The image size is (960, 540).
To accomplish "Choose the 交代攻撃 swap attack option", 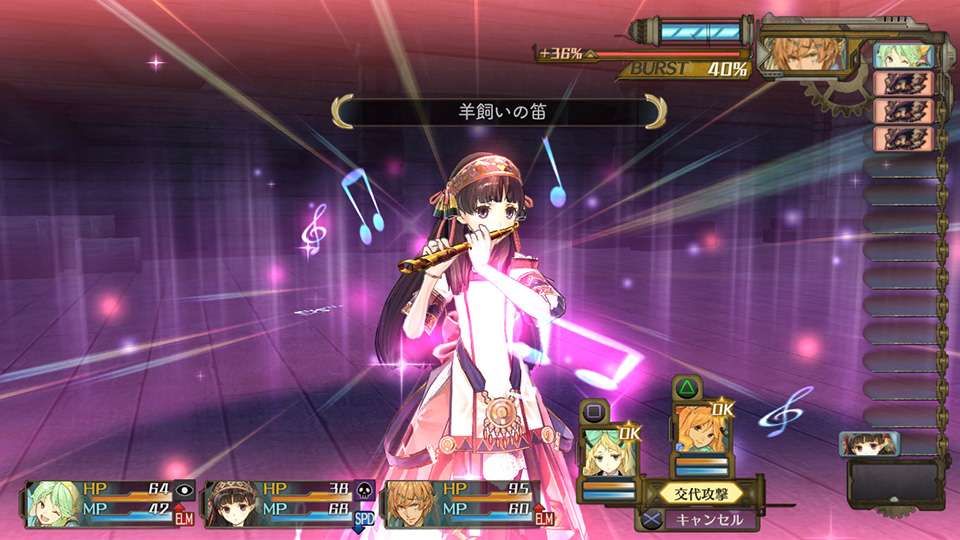I will [x=701, y=492].
